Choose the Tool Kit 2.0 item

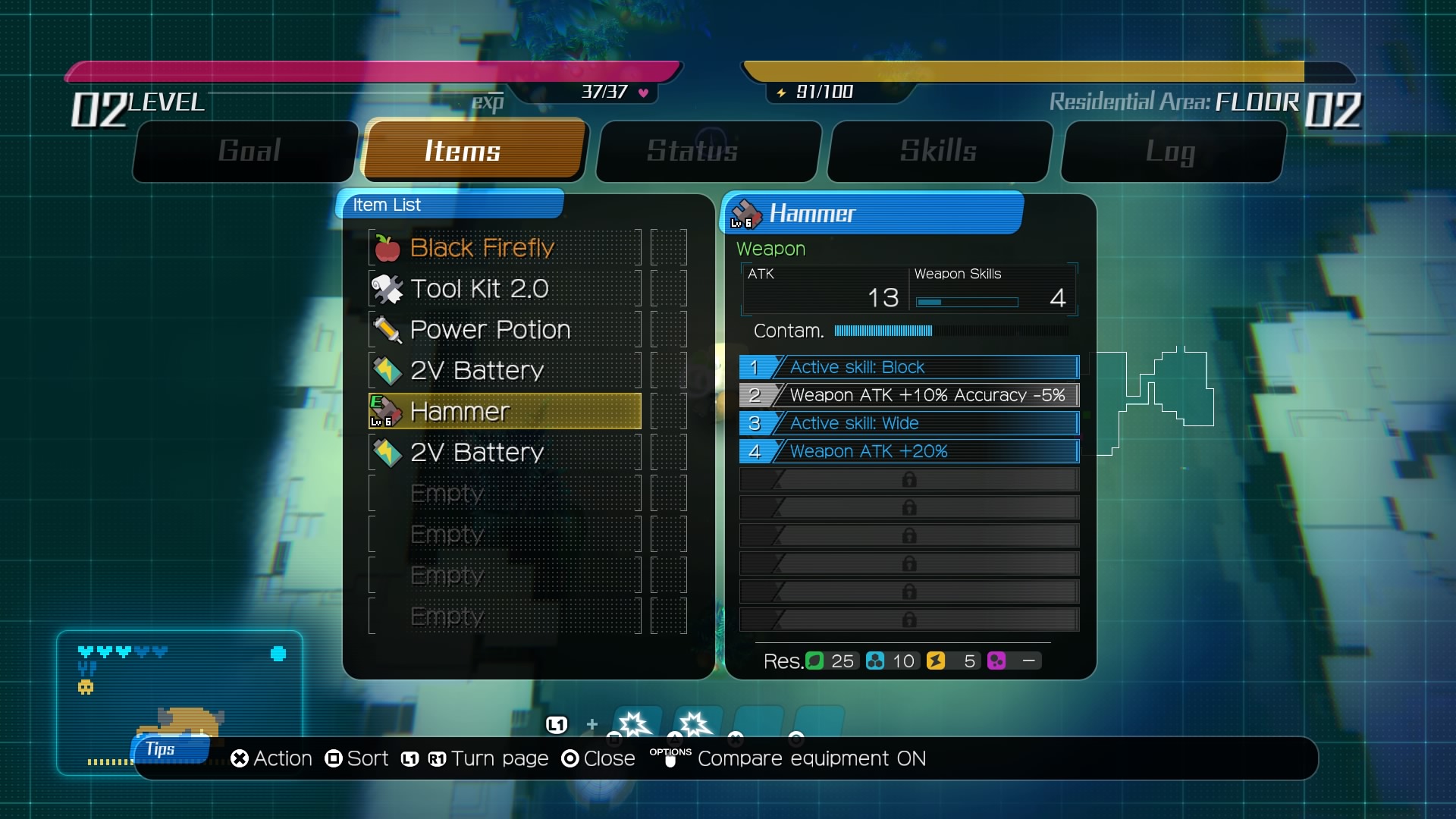click(x=504, y=289)
